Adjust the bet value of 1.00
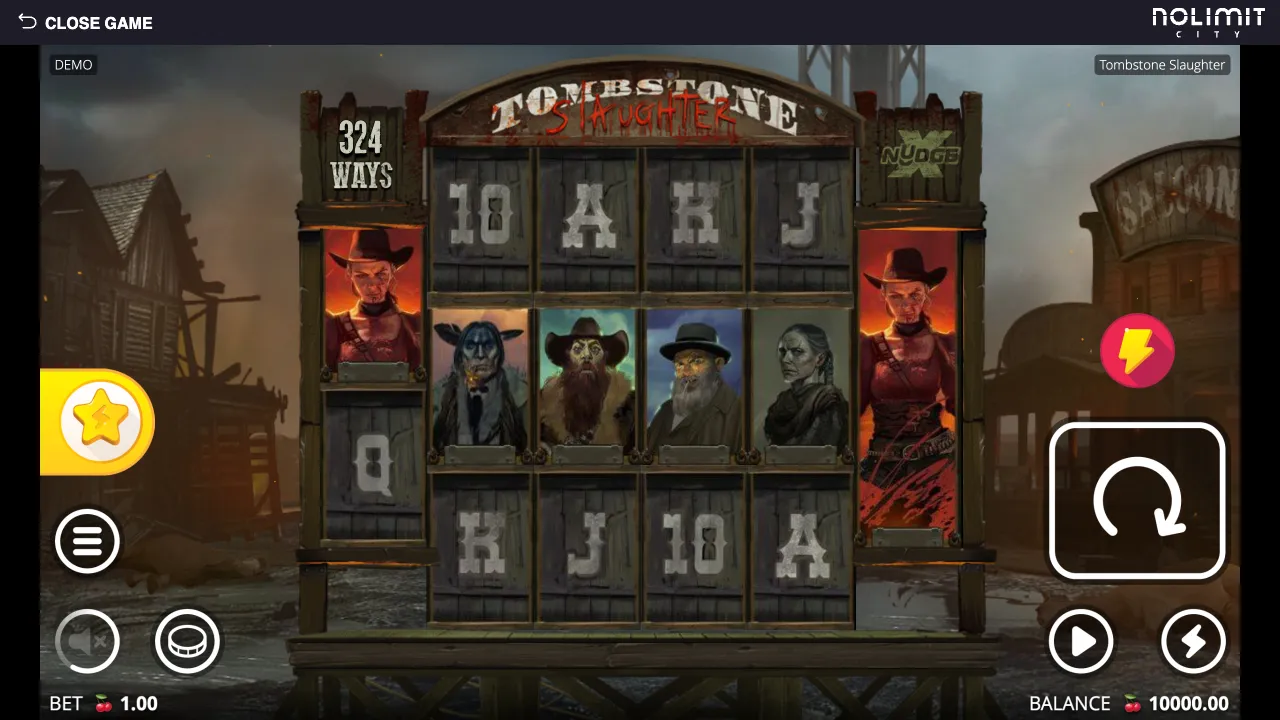The width and height of the screenshot is (1280, 720). 141,703
